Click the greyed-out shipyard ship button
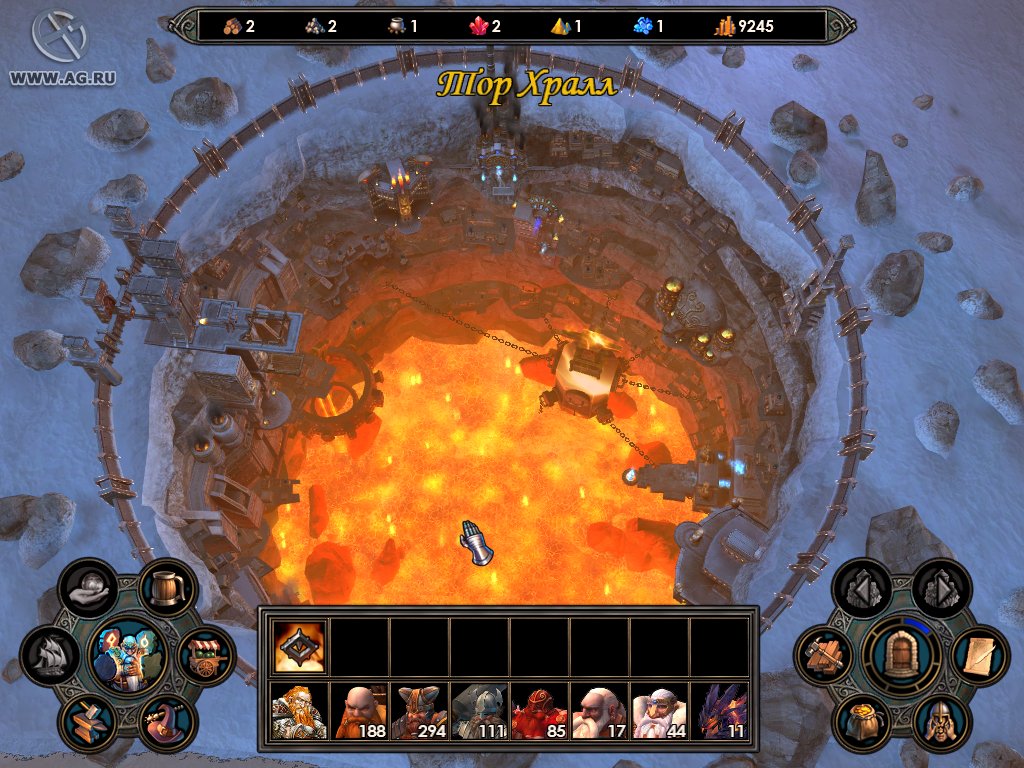Viewport: 1024px width, 768px height. pyautogui.click(x=50, y=655)
